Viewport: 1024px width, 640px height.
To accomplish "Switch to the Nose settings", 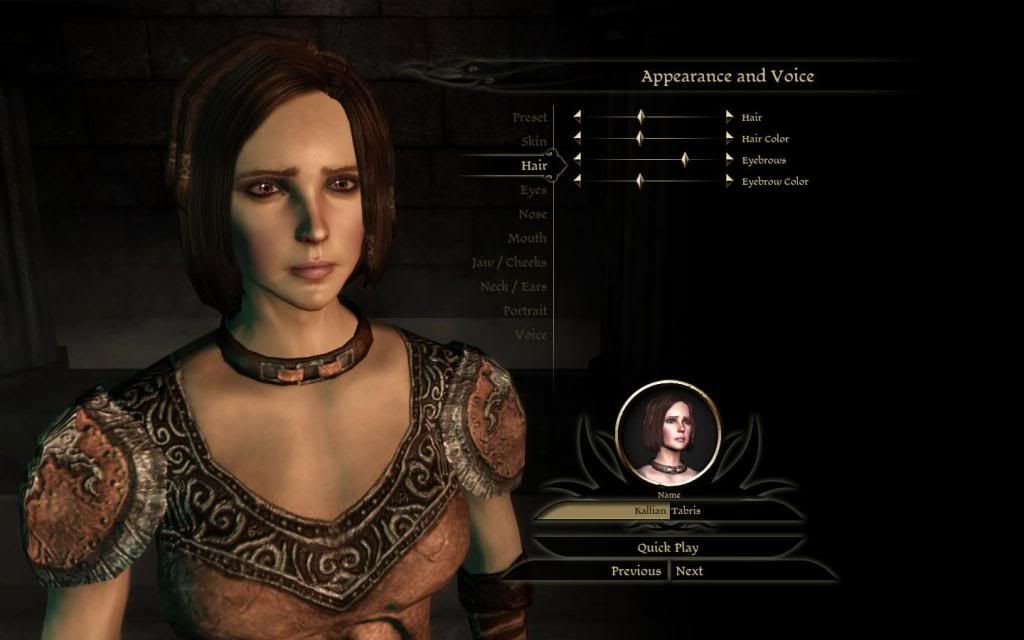I will click(x=532, y=214).
